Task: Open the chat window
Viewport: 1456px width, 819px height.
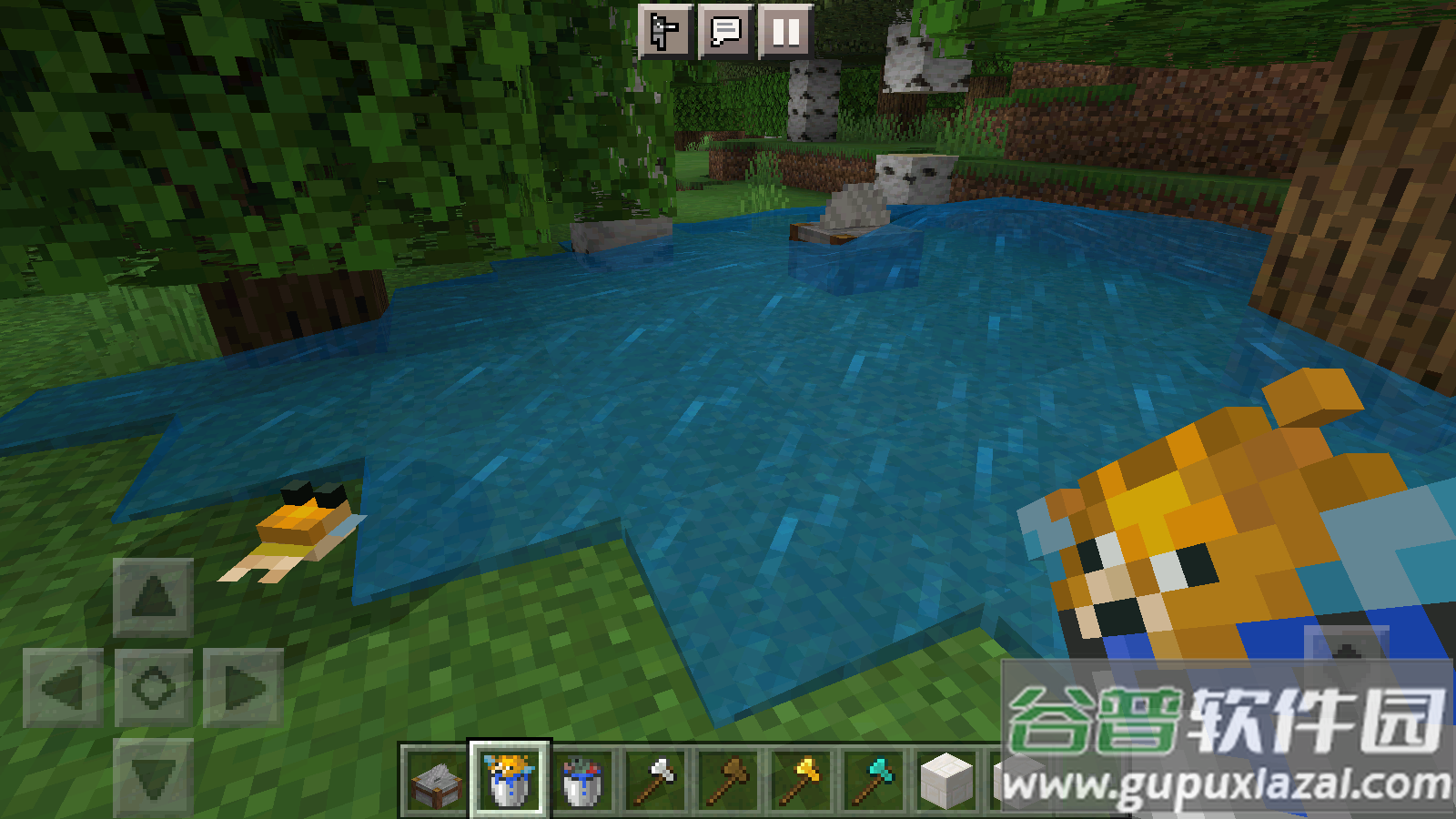Action: pos(725,32)
